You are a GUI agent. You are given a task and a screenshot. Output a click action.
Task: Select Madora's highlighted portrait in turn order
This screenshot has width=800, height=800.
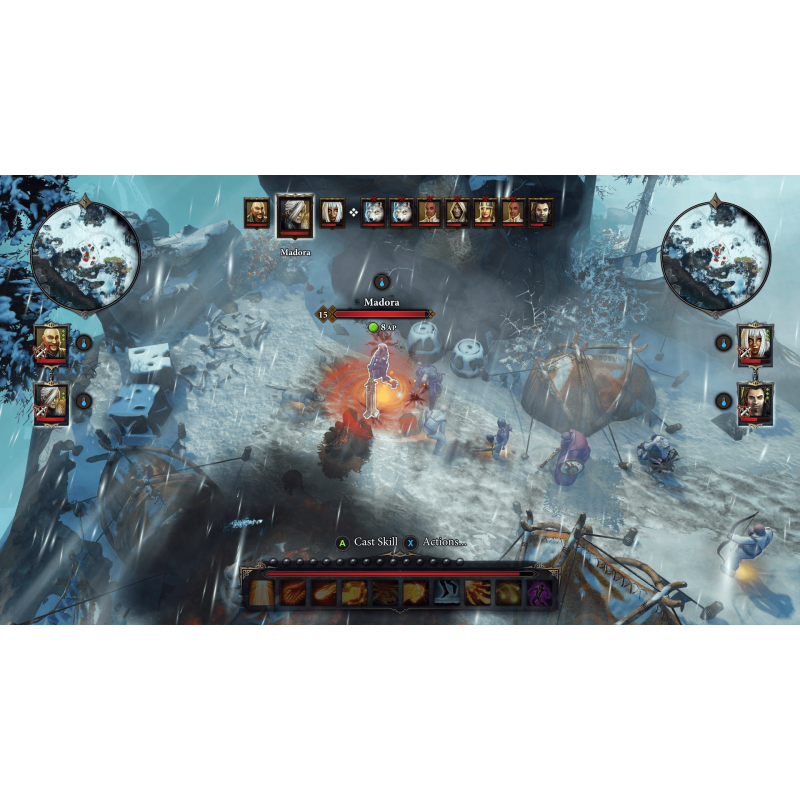coord(295,214)
